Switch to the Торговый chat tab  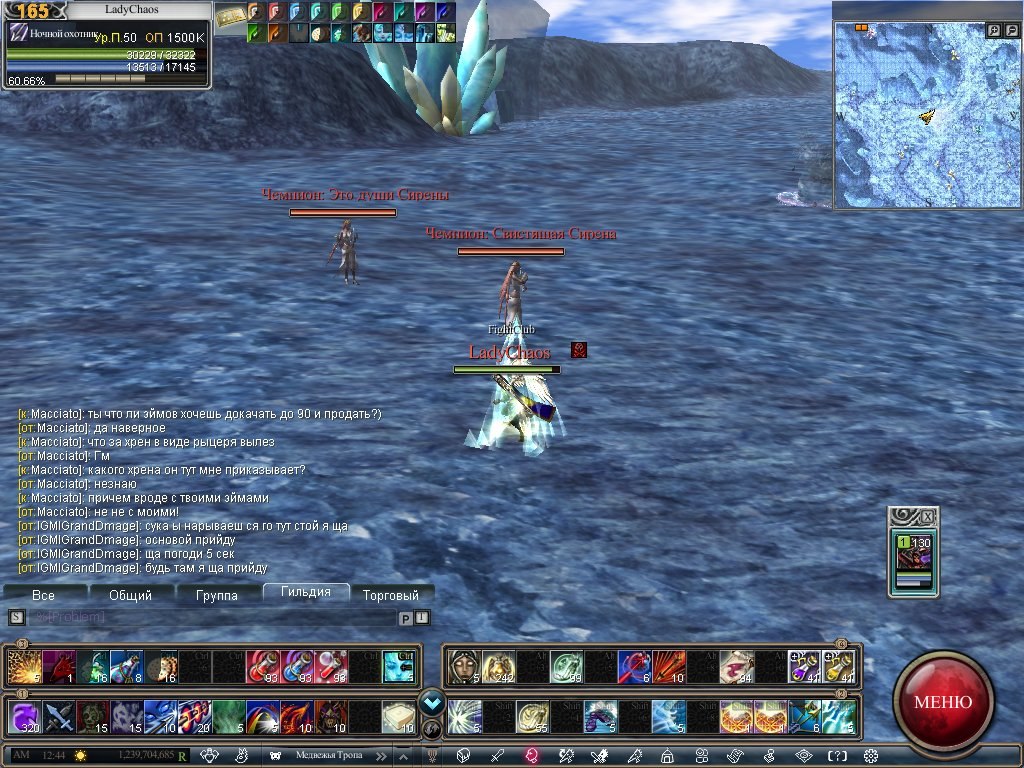coord(391,595)
